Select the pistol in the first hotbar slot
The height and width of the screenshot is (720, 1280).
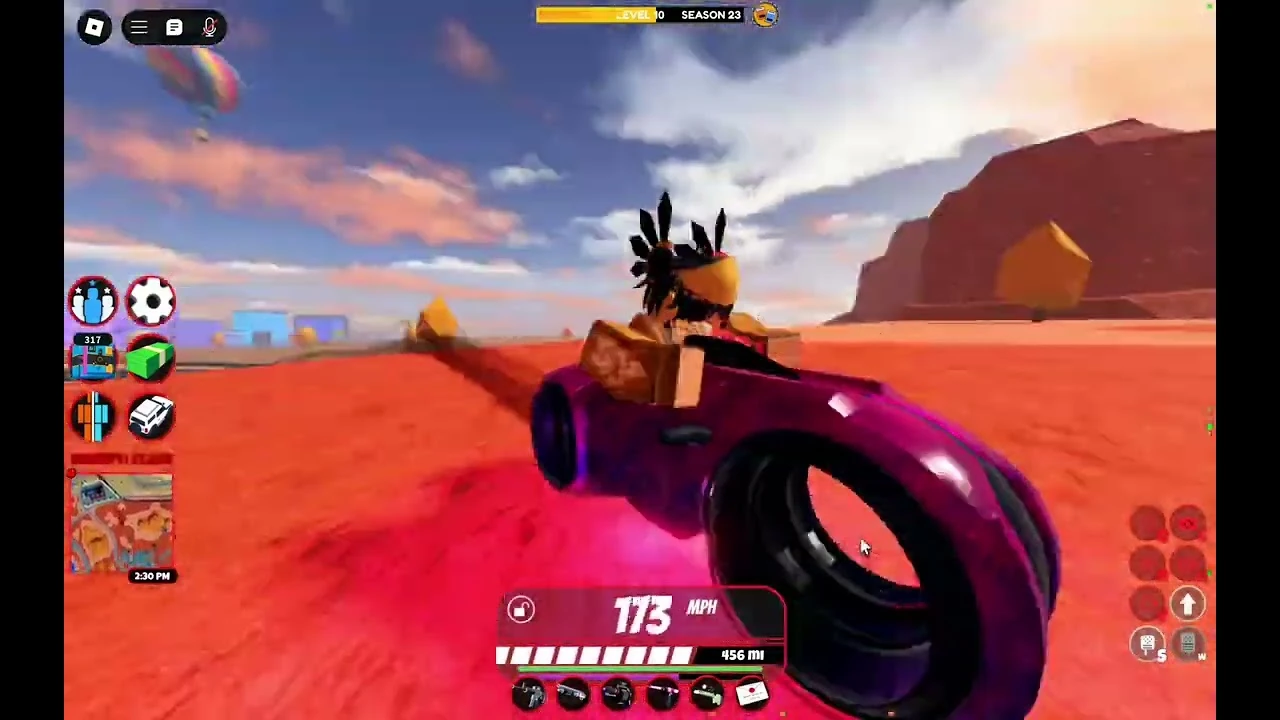coord(527,693)
